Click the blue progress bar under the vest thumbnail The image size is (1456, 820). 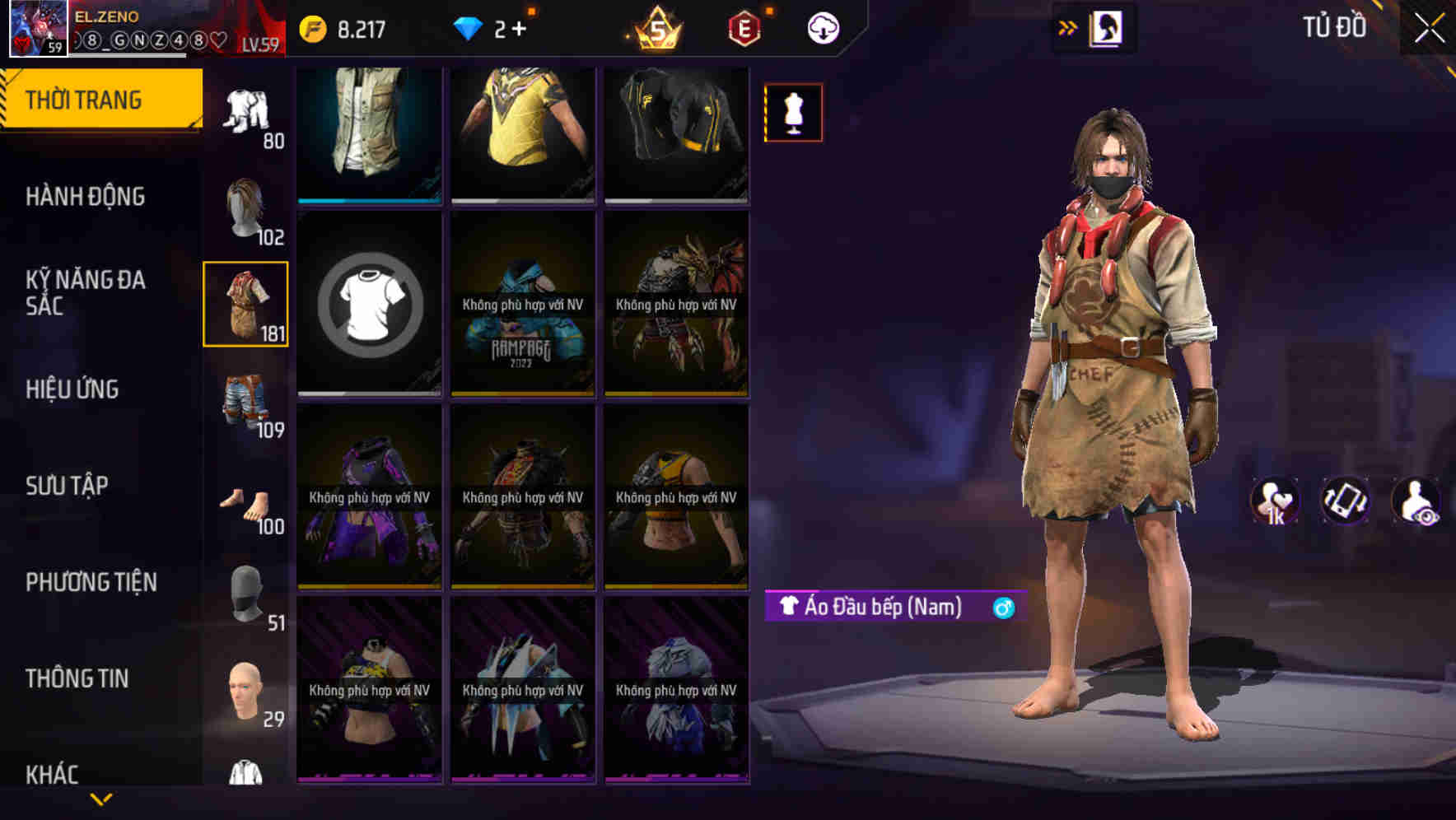point(369,200)
